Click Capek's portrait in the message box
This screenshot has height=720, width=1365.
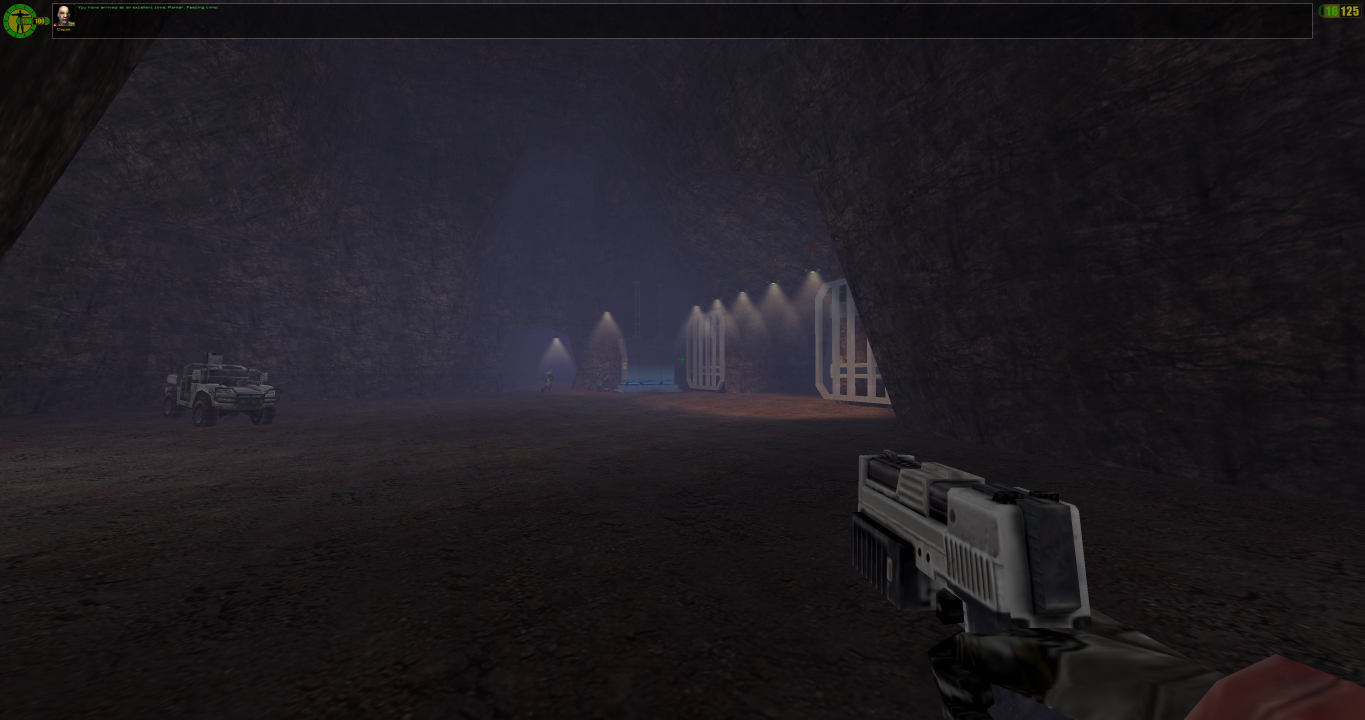(64, 16)
